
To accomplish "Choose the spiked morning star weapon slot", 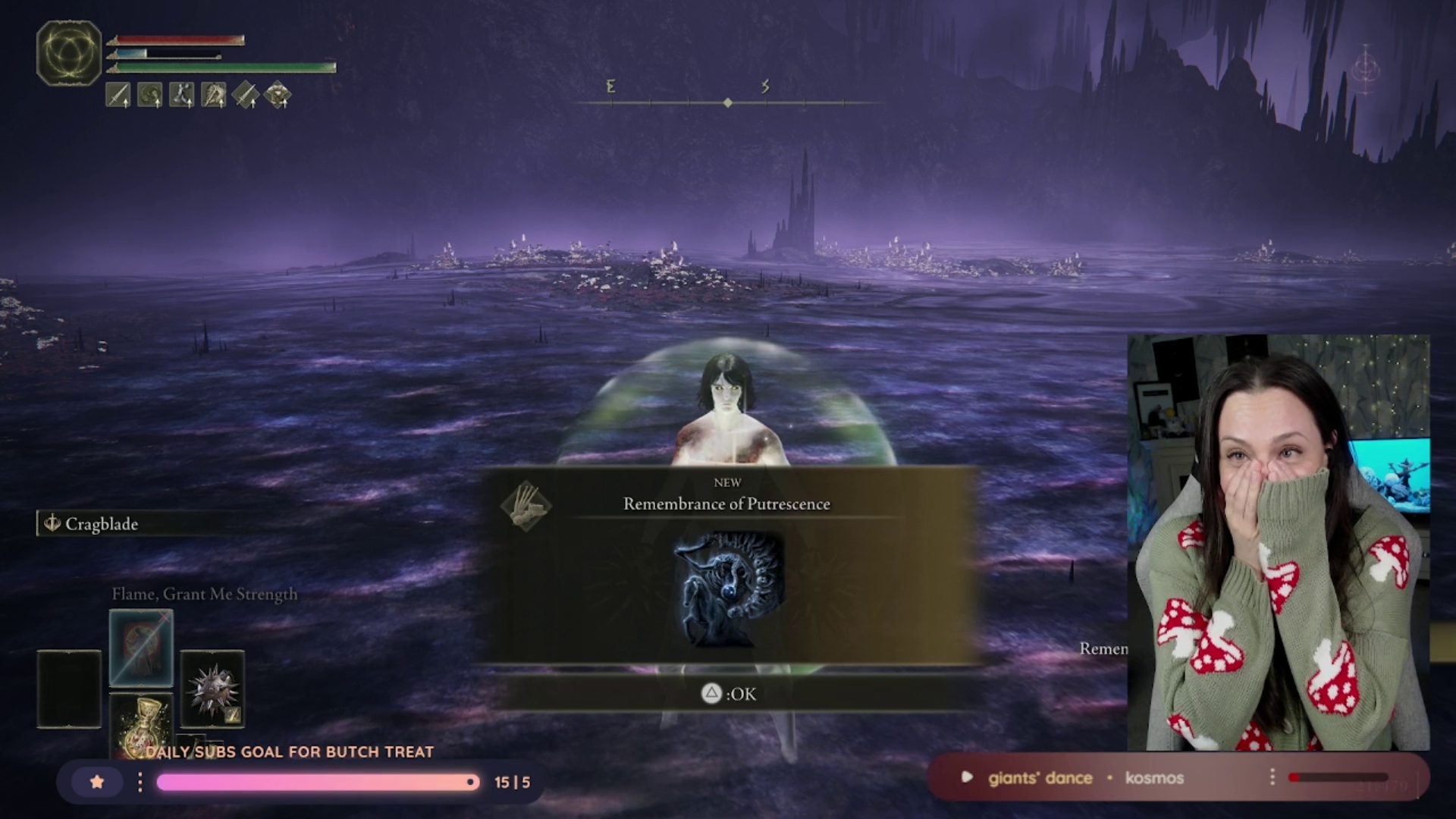I will click(212, 689).
